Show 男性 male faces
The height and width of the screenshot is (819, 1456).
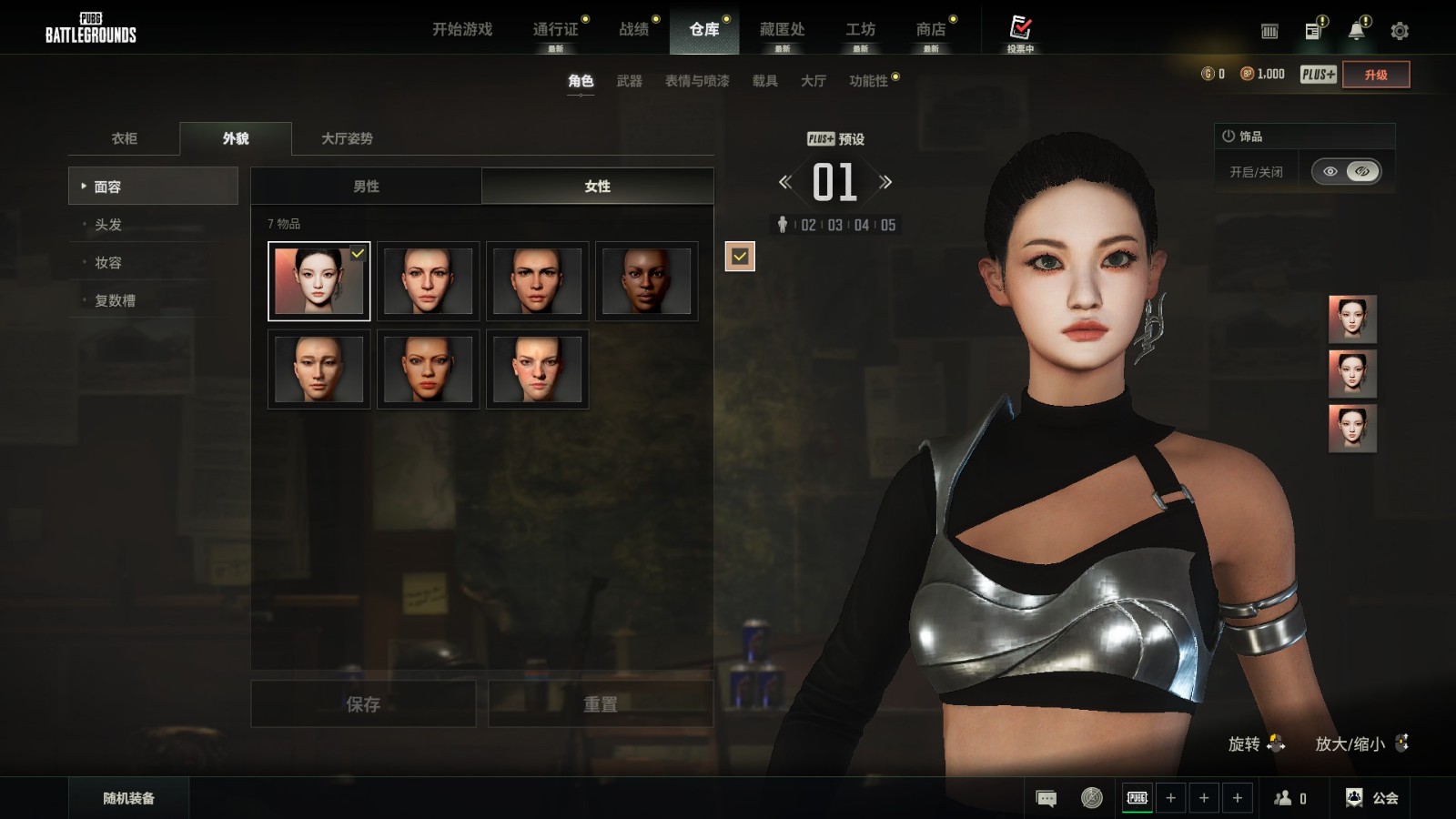tap(366, 186)
